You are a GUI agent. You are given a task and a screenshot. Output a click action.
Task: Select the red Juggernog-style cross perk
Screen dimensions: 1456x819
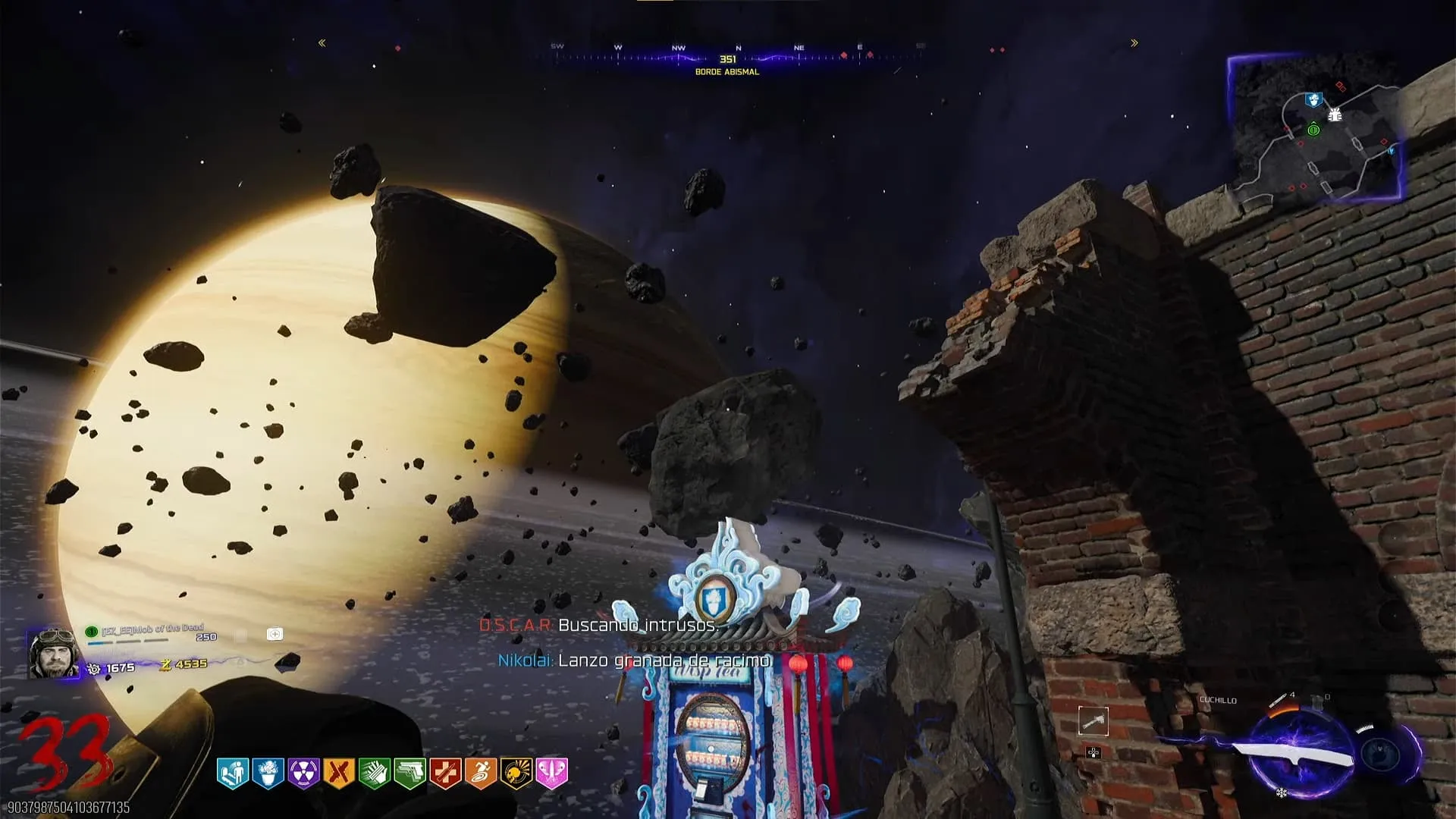point(445,773)
